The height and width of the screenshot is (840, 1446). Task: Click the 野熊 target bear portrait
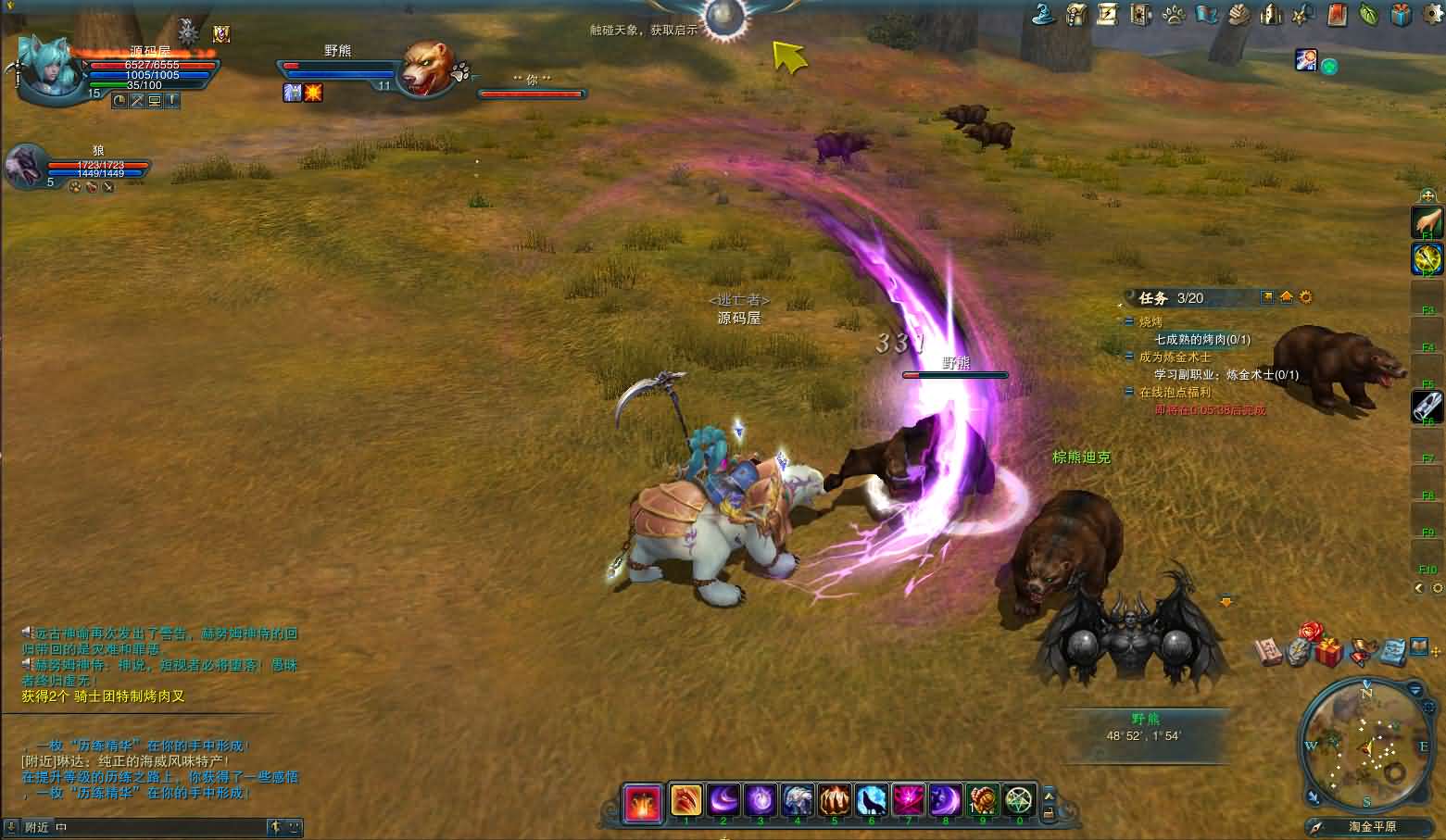coord(425,68)
